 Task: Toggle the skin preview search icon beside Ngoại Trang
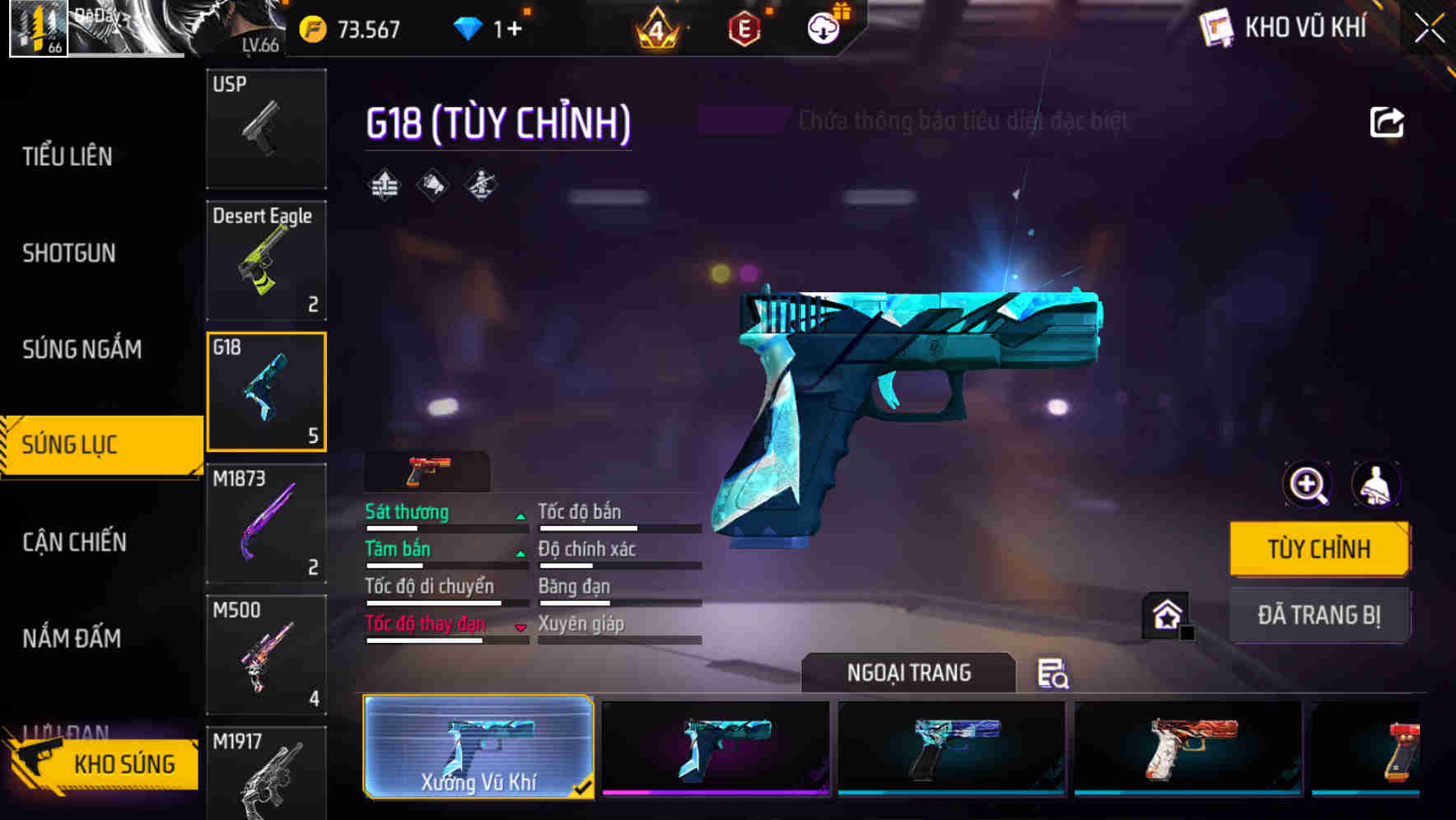click(x=1055, y=675)
